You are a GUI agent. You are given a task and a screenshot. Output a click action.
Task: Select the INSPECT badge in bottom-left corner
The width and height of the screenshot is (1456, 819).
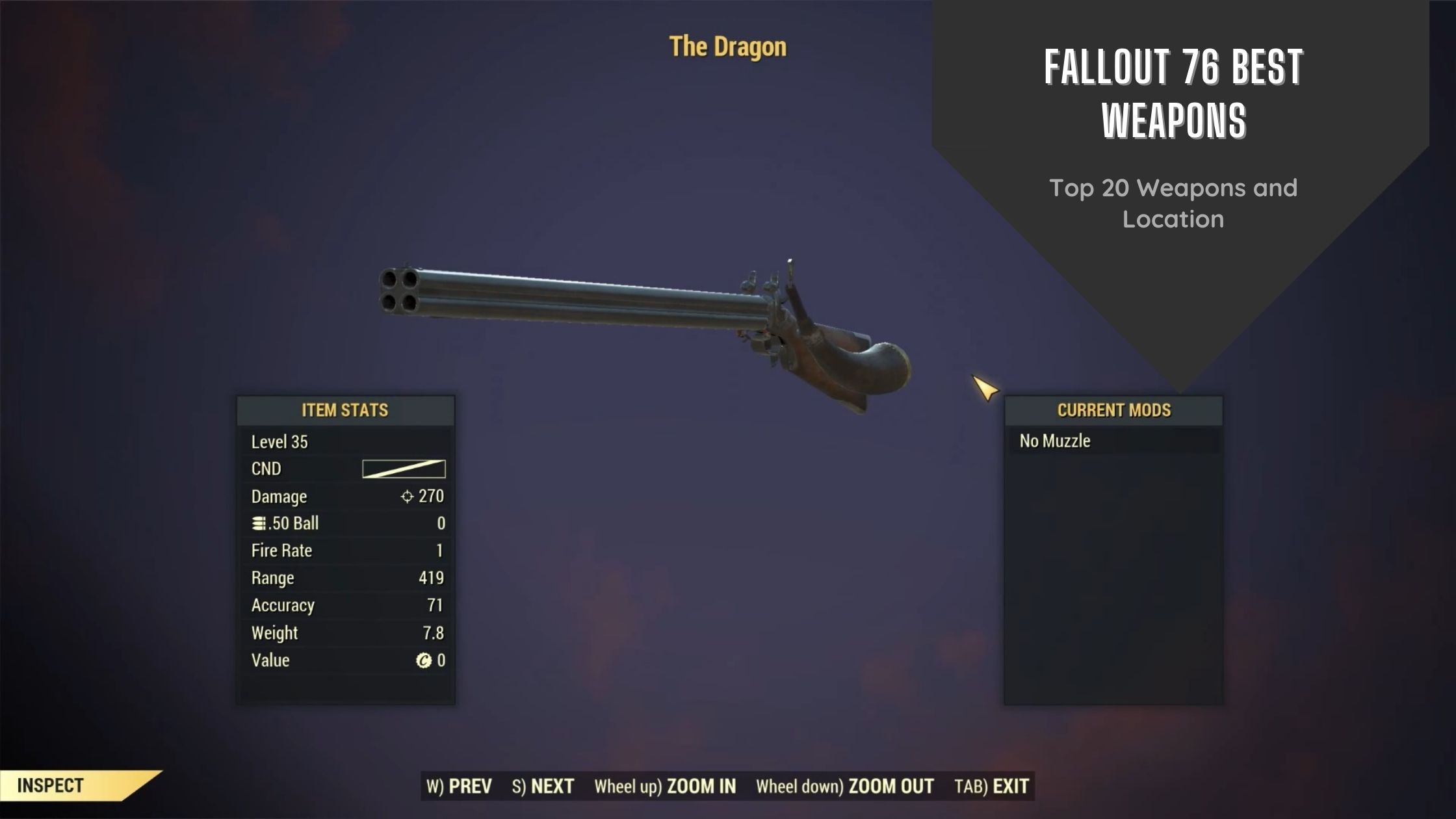49,786
